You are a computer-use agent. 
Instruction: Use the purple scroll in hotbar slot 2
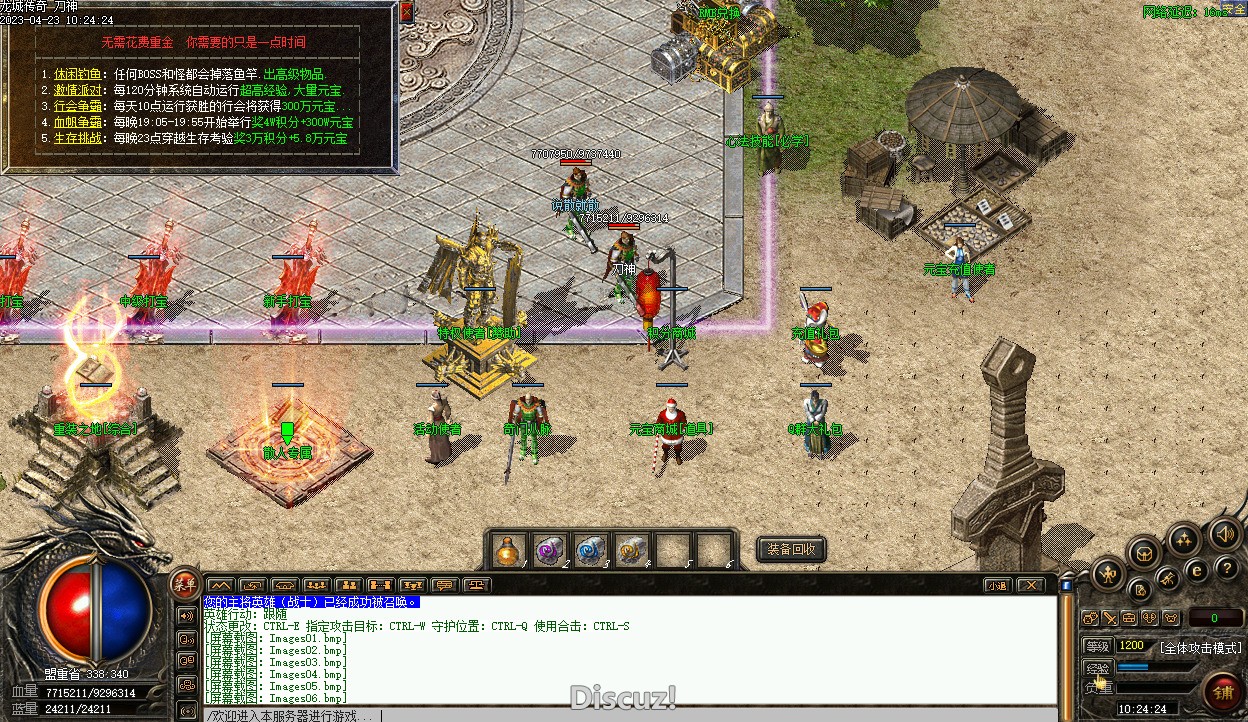pos(549,550)
